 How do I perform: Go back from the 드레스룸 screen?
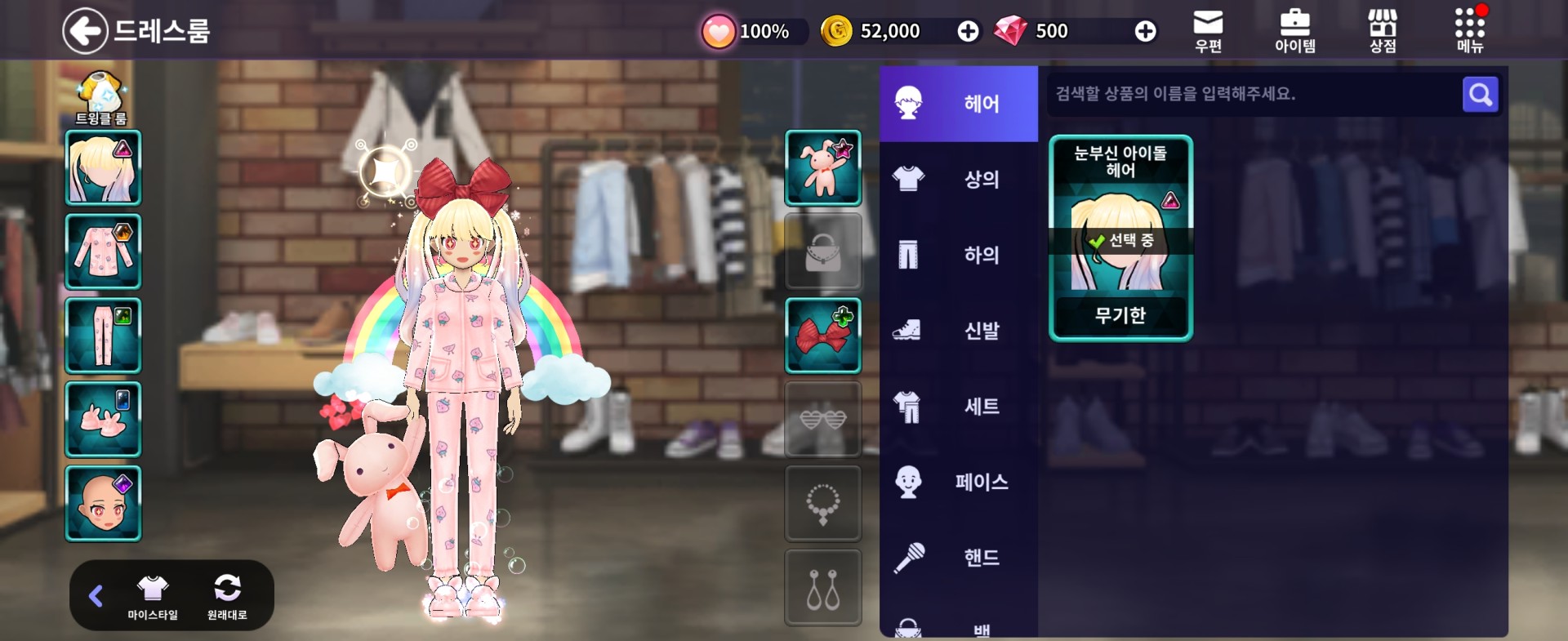tap(85, 31)
